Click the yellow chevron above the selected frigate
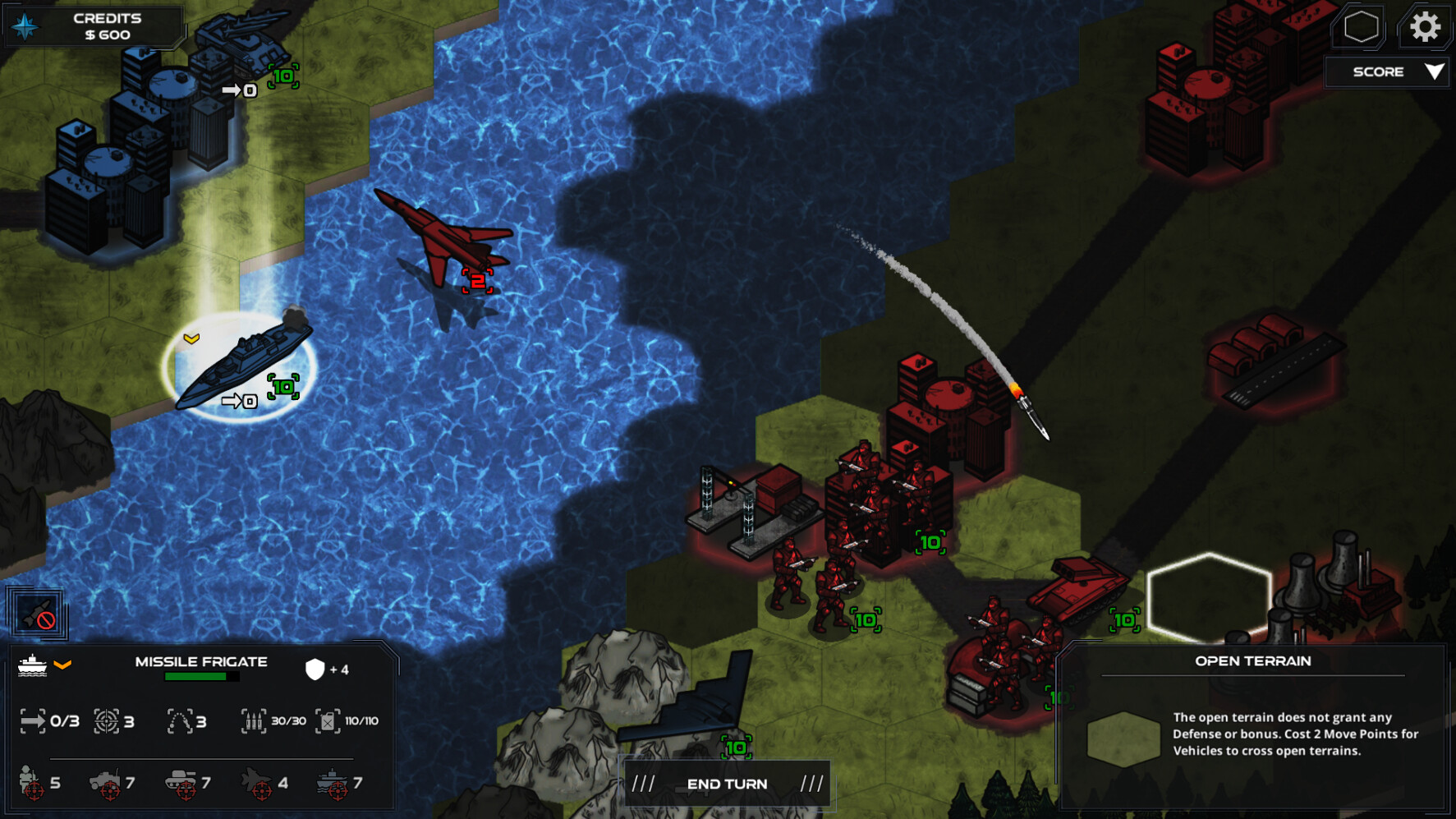Screen dimensions: 1456x819 click(x=192, y=337)
